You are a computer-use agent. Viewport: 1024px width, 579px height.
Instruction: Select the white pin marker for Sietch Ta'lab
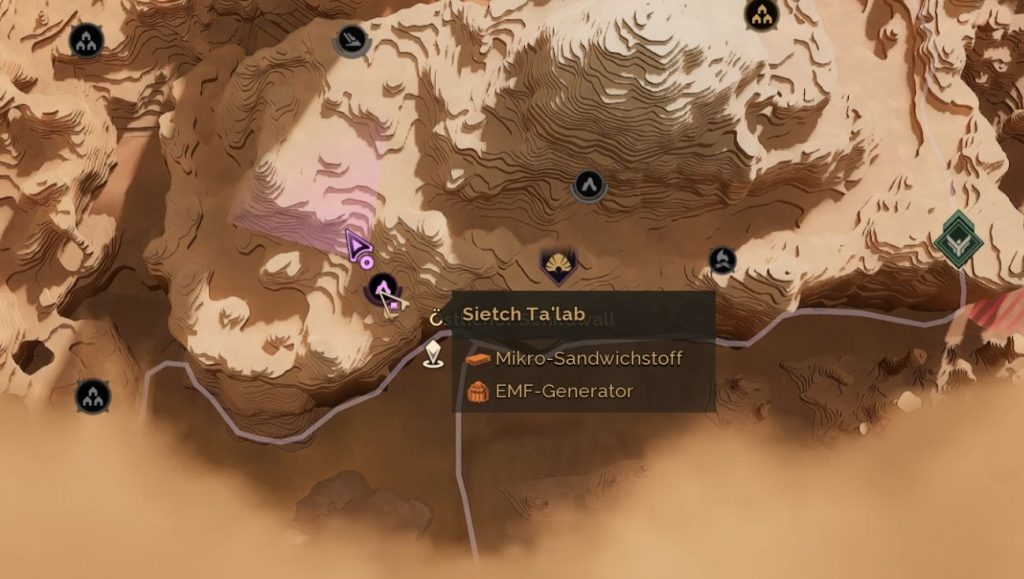[433, 353]
